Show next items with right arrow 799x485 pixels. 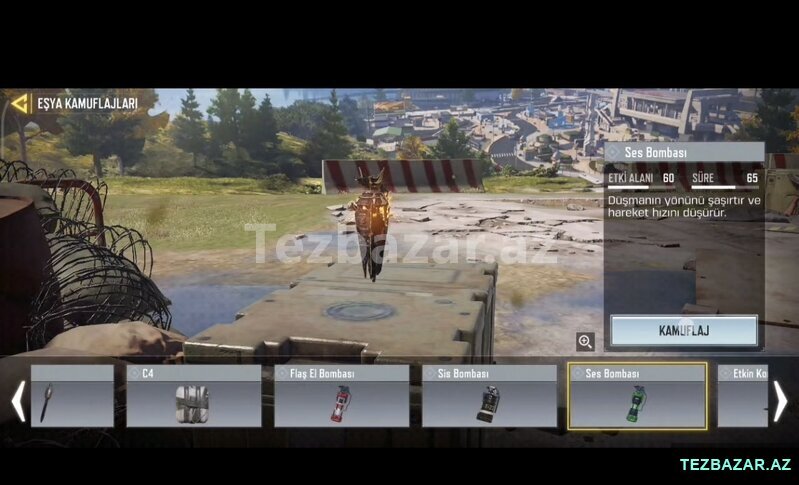tap(781, 401)
